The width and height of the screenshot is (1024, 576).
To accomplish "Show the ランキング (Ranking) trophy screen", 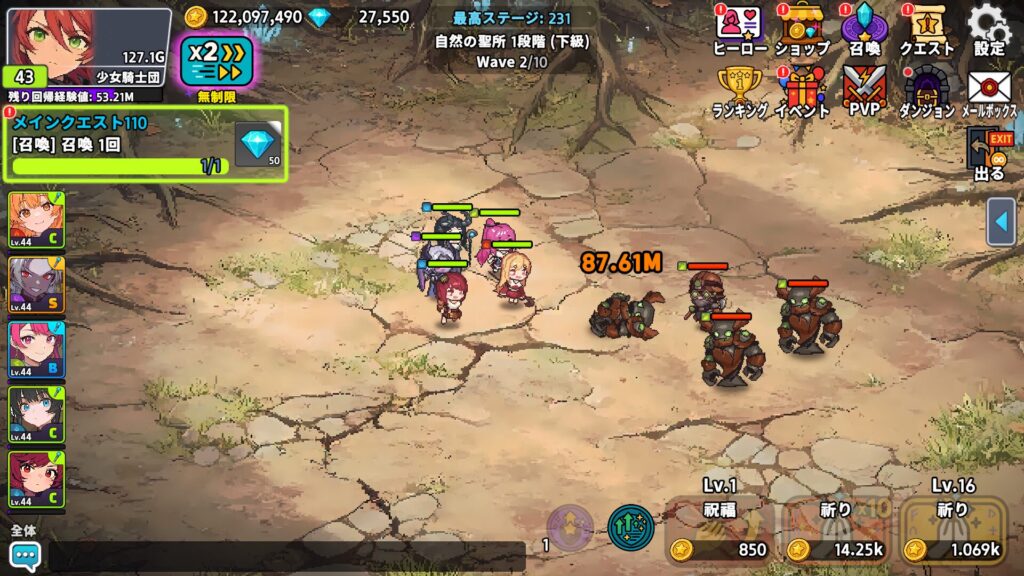I will (740, 90).
